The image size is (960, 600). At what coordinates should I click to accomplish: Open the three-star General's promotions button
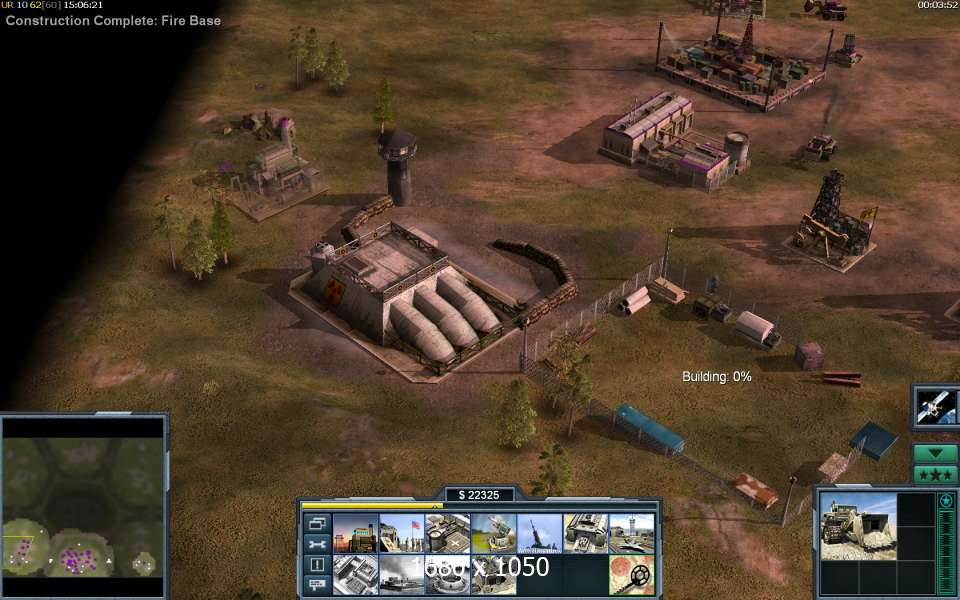click(x=935, y=474)
